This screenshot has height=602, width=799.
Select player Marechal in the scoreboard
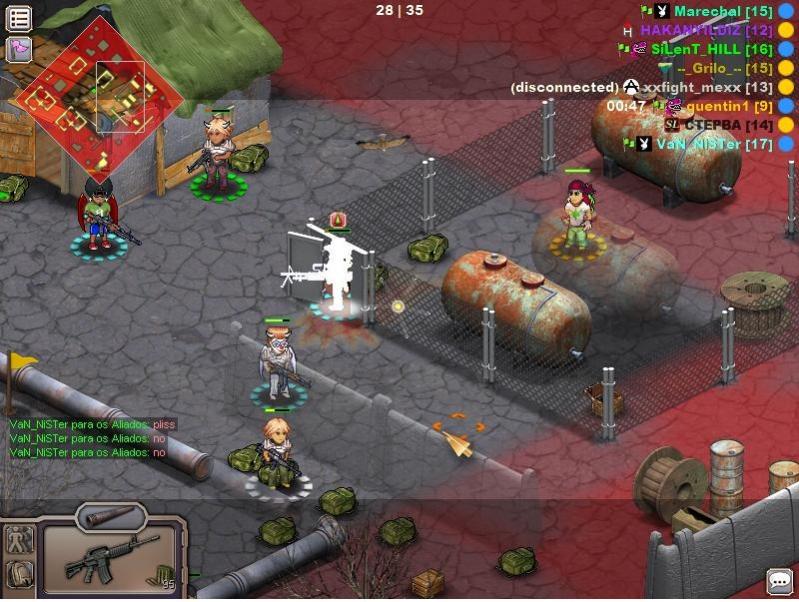point(722,11)
